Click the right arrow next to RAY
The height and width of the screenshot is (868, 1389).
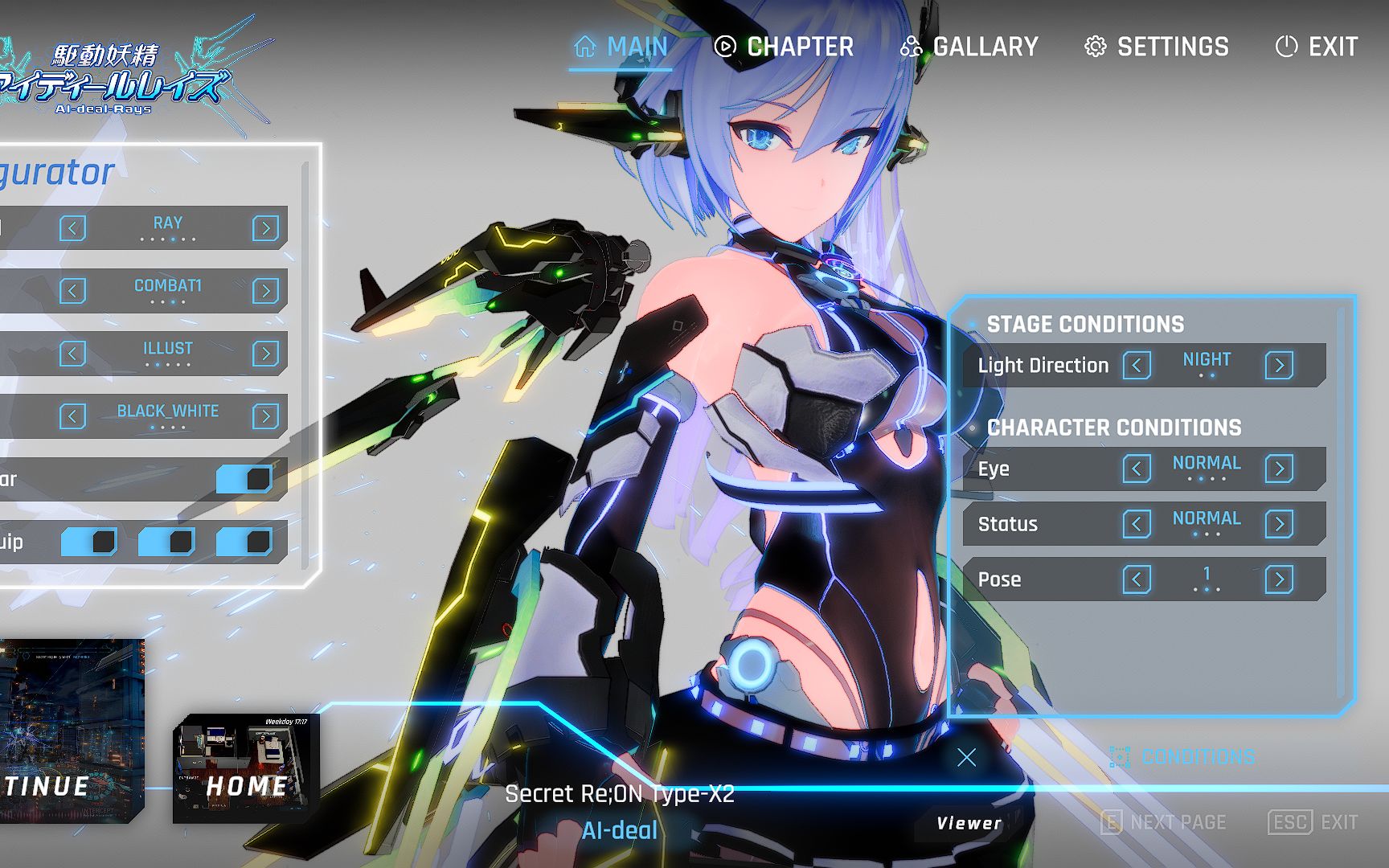tap(265, 228)
